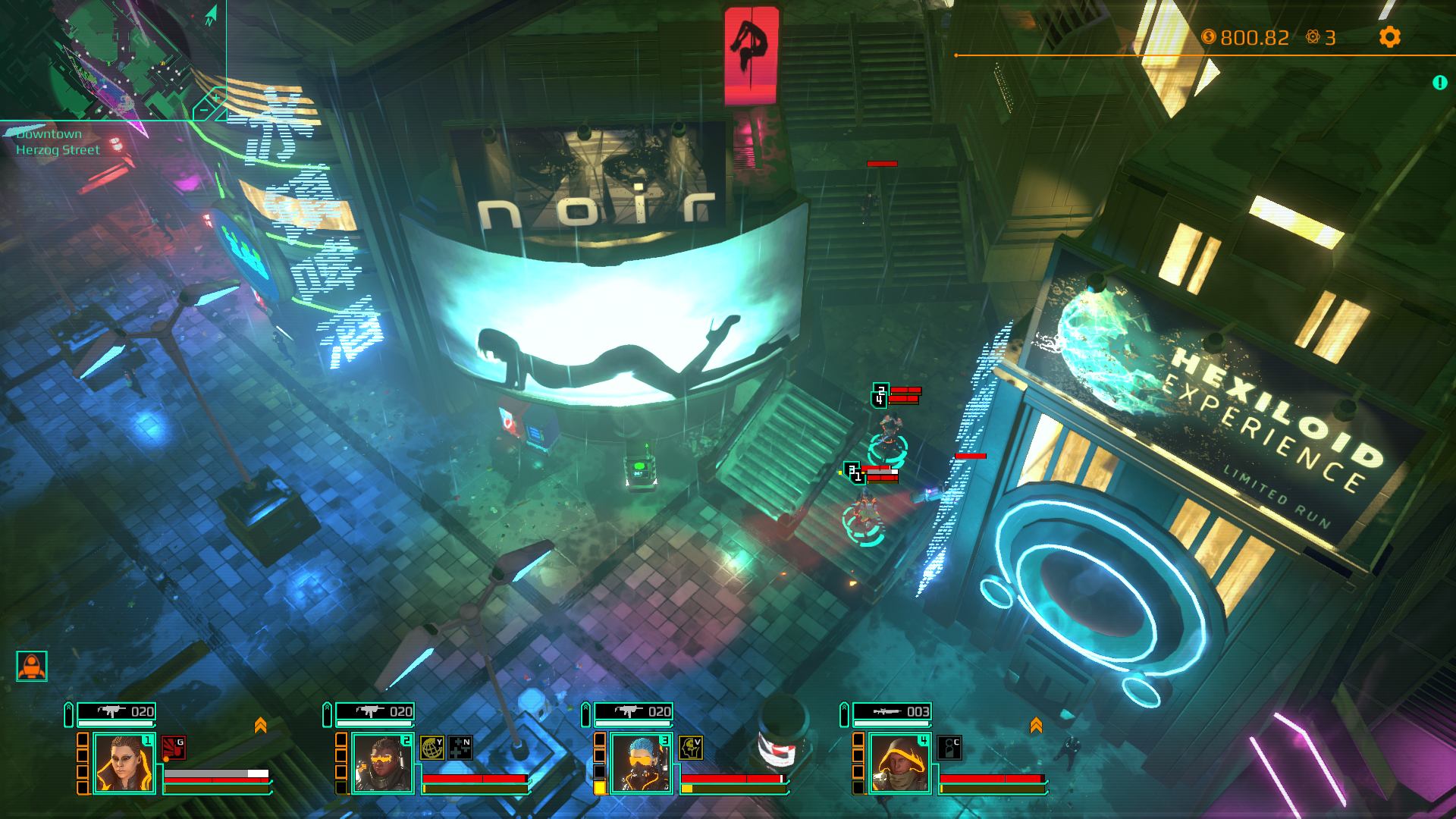Open the green exclamation notification
The width and height of the screenshot is (1456, 819).
pyautogui.click(x=1439, y=83)
